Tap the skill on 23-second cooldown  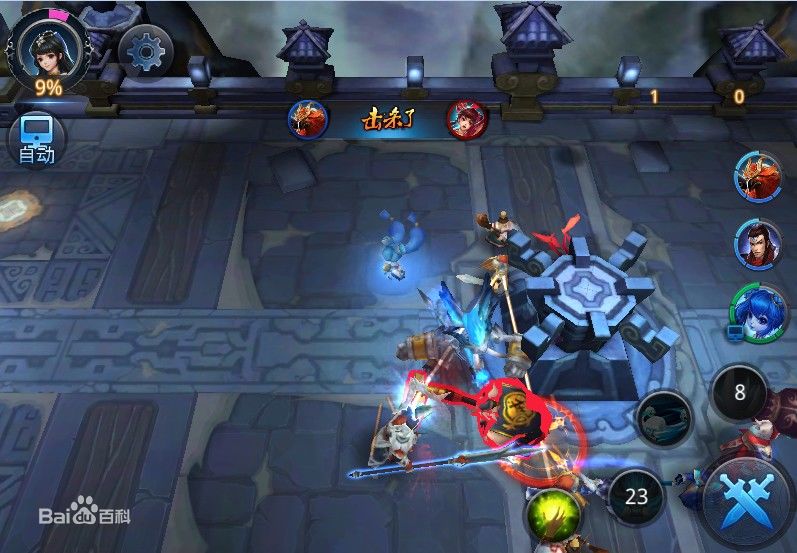[637, 494]
